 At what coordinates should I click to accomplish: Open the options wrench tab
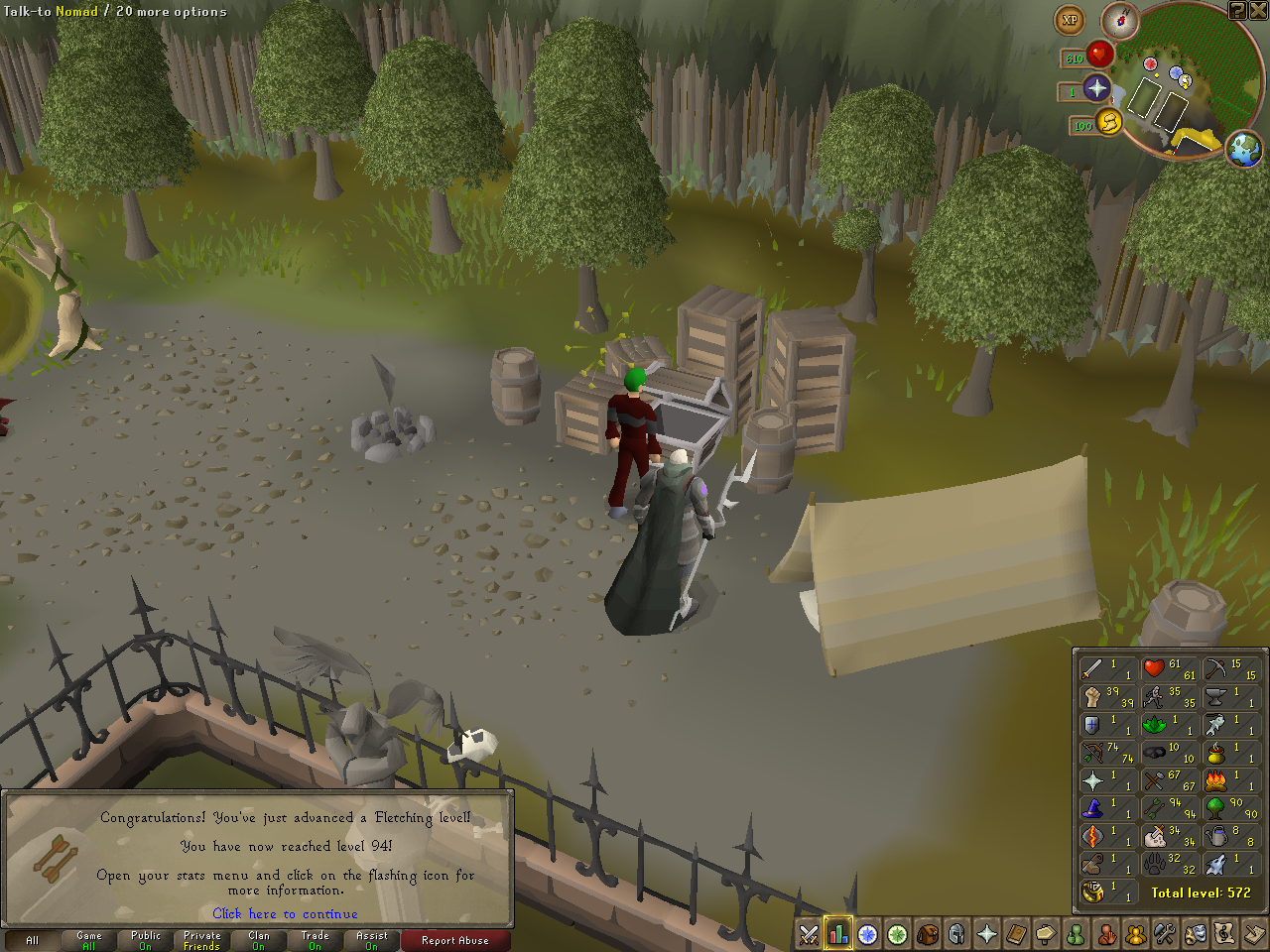tap(1166, 933)
